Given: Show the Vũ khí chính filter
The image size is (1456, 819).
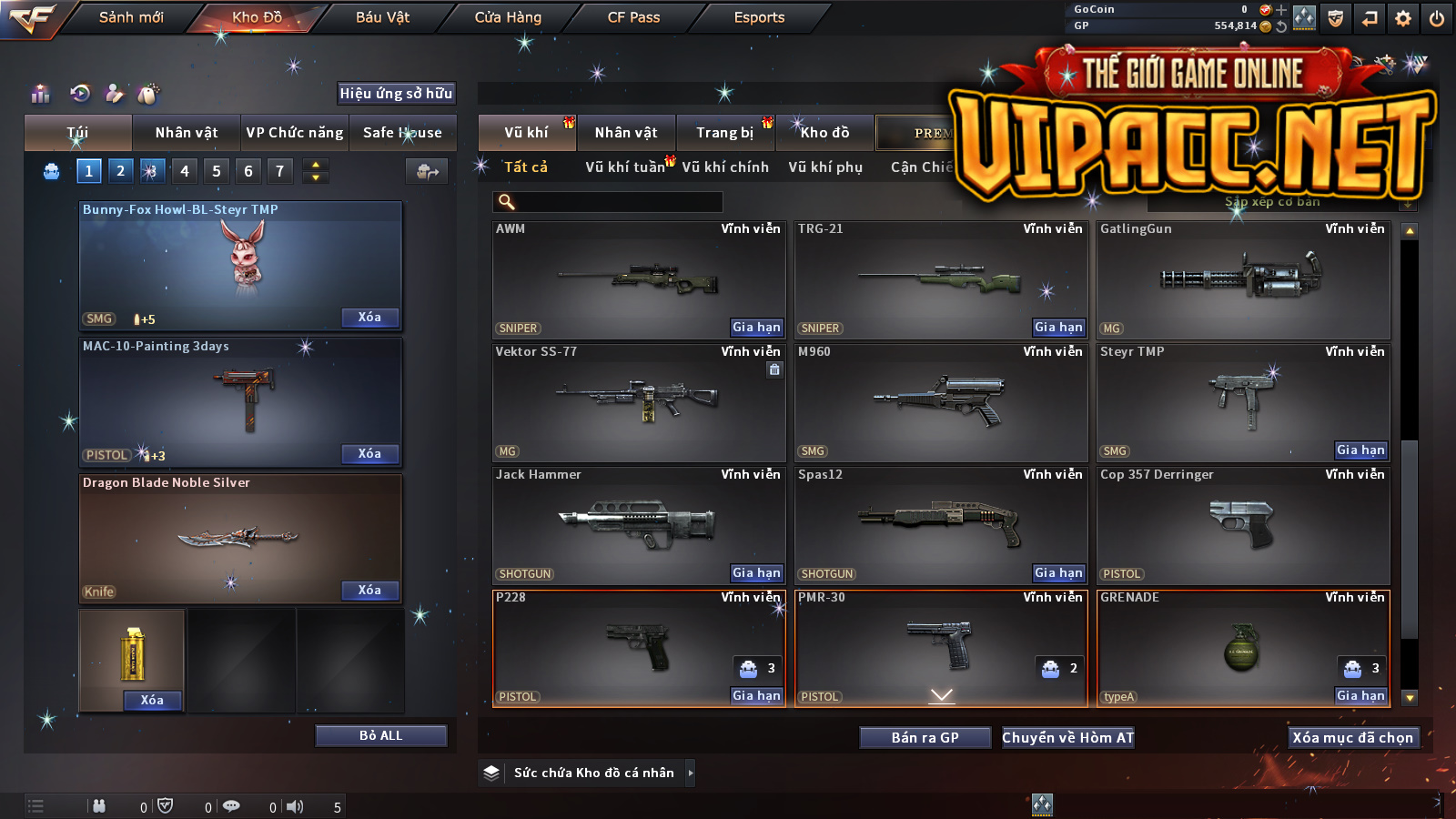Looking at the screenshot, I should 725,167.
